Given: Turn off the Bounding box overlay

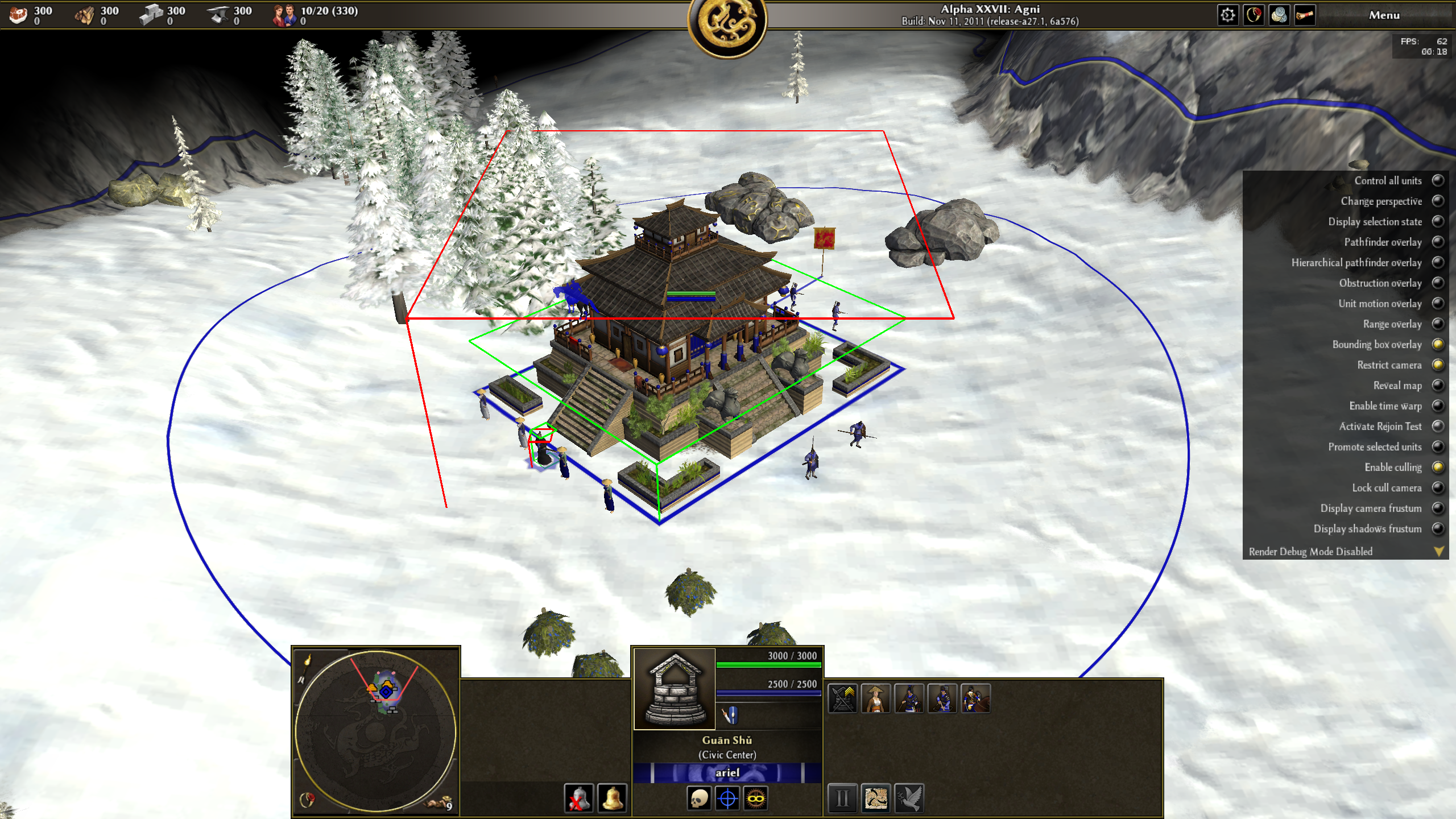Looking at the screenshot, I should click(x=1438, y=345).
